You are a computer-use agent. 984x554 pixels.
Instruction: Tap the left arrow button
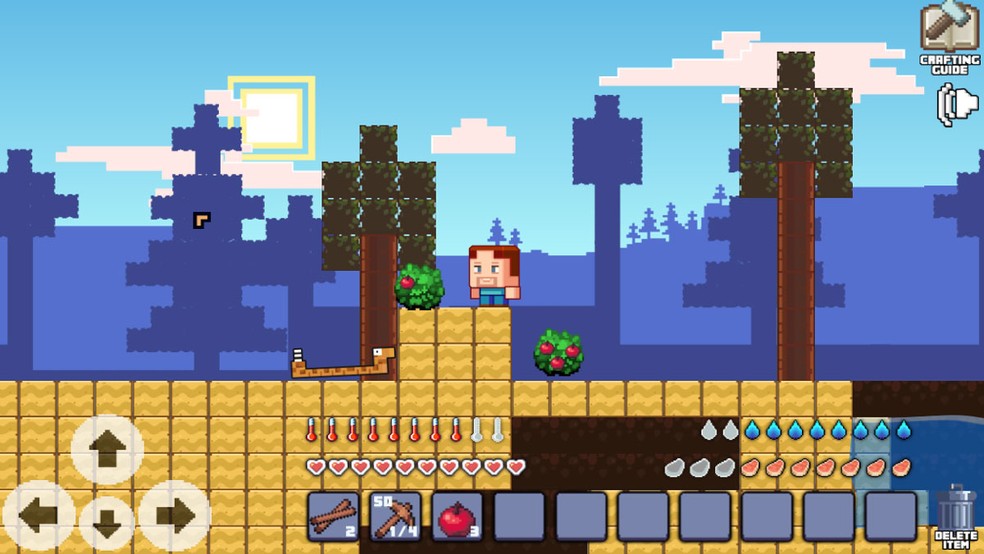[39, 516]
